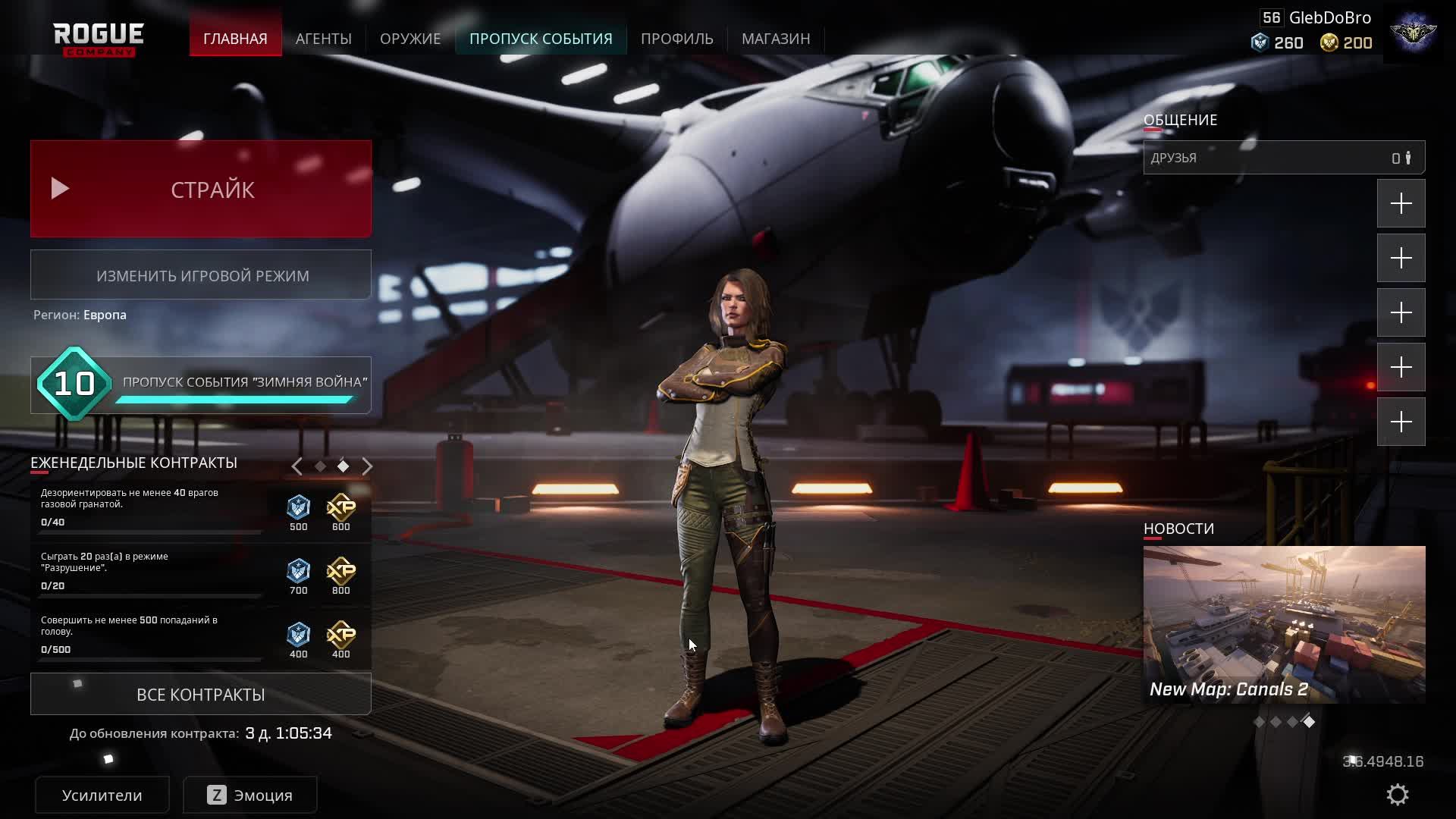1456x819 pixels.
Task: Select the 500 headshots weekly contract
Action: [x=152, y=634]
